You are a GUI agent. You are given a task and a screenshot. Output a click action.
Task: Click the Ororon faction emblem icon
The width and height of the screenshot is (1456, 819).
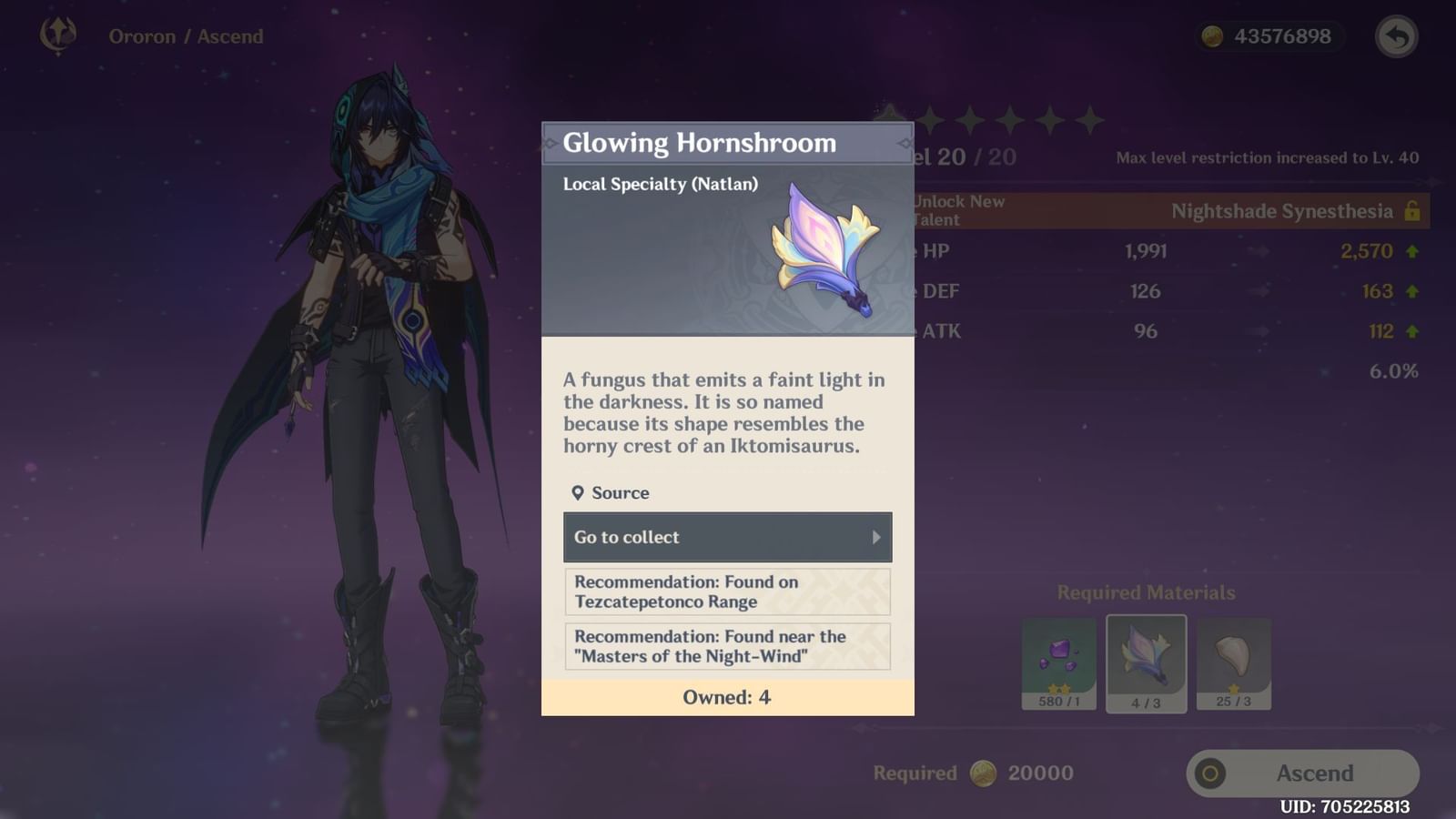56,35
